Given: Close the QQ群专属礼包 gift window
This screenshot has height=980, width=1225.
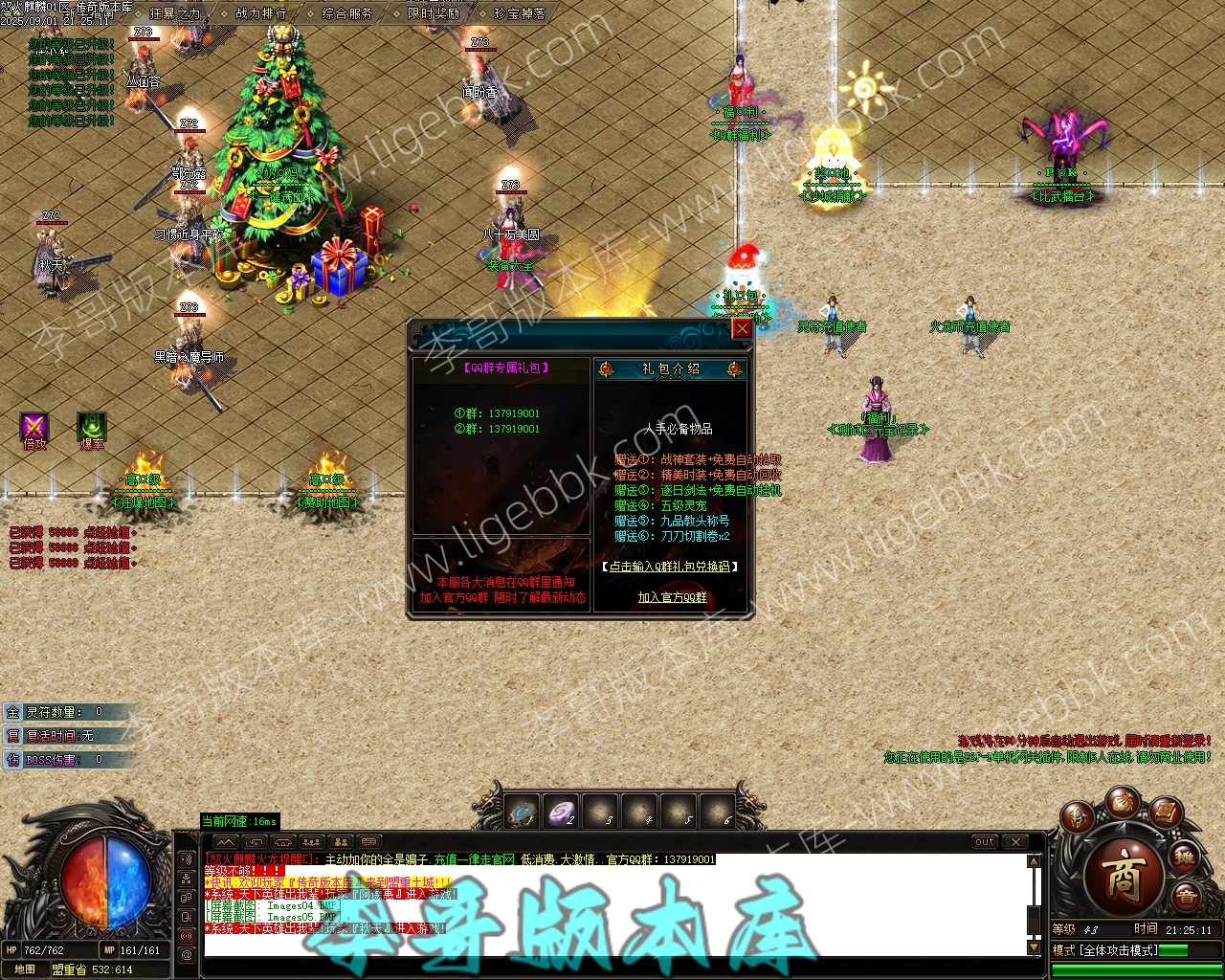Looking at the screenshot, I should click(741, 329).
